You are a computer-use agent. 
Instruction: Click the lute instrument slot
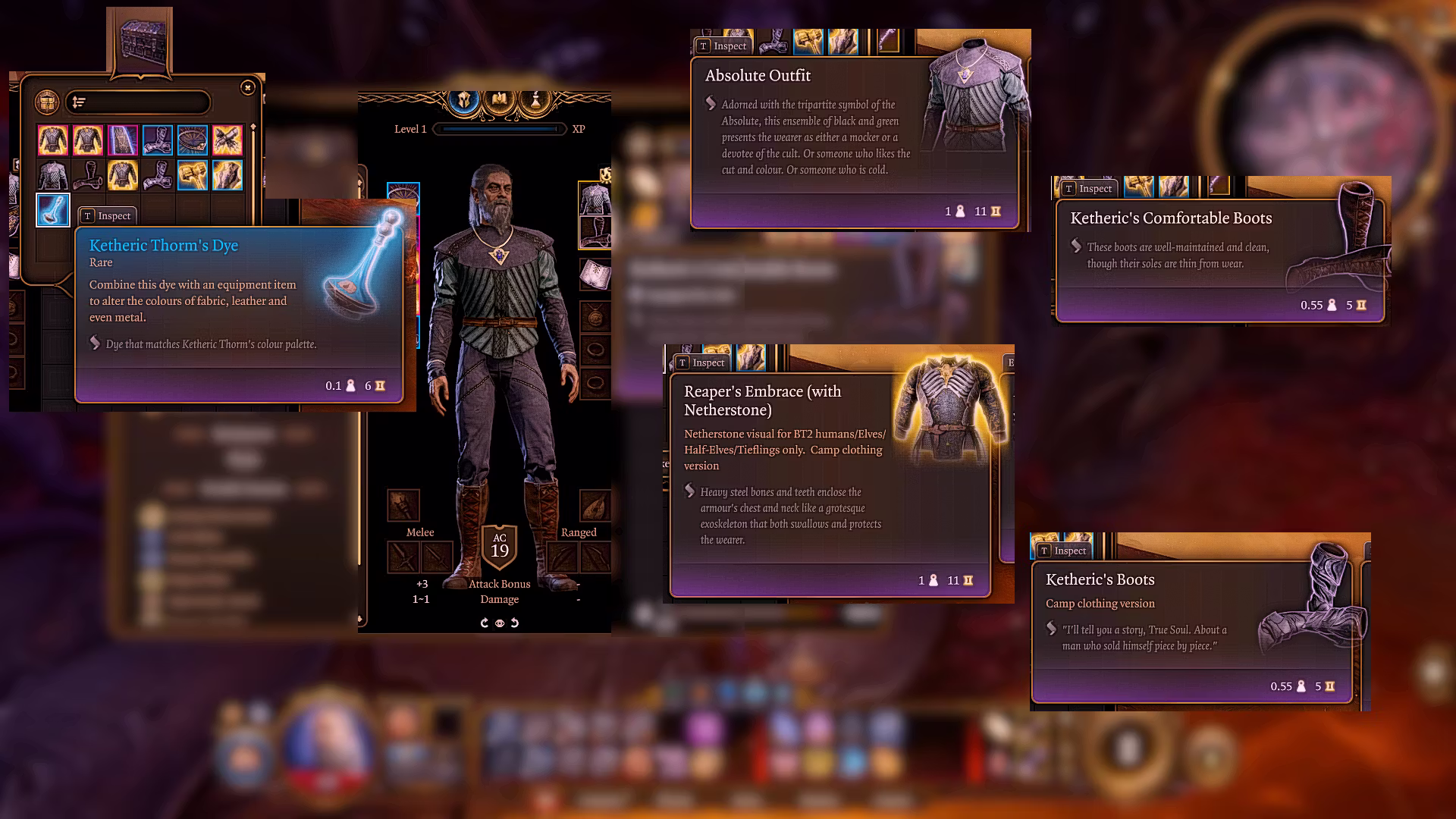(x=595, y=505)
